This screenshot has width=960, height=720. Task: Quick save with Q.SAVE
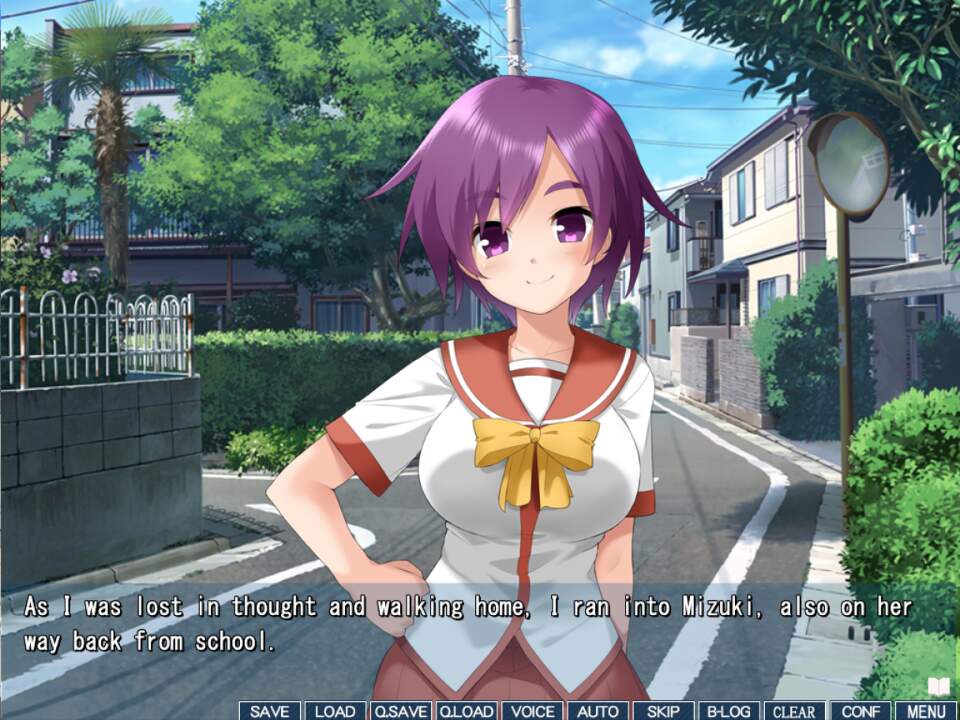(400, 711)
